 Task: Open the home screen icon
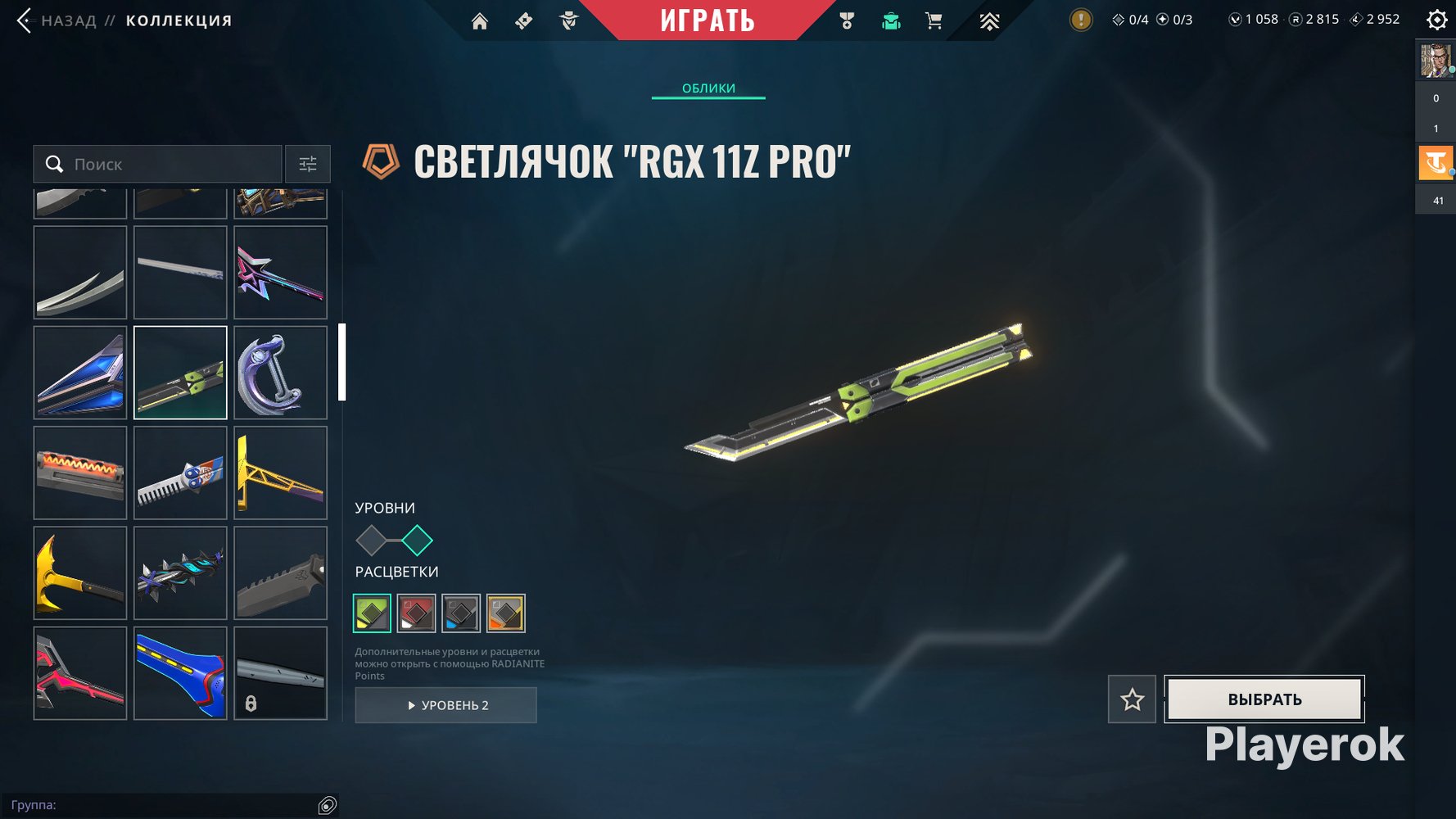(480, 21)
